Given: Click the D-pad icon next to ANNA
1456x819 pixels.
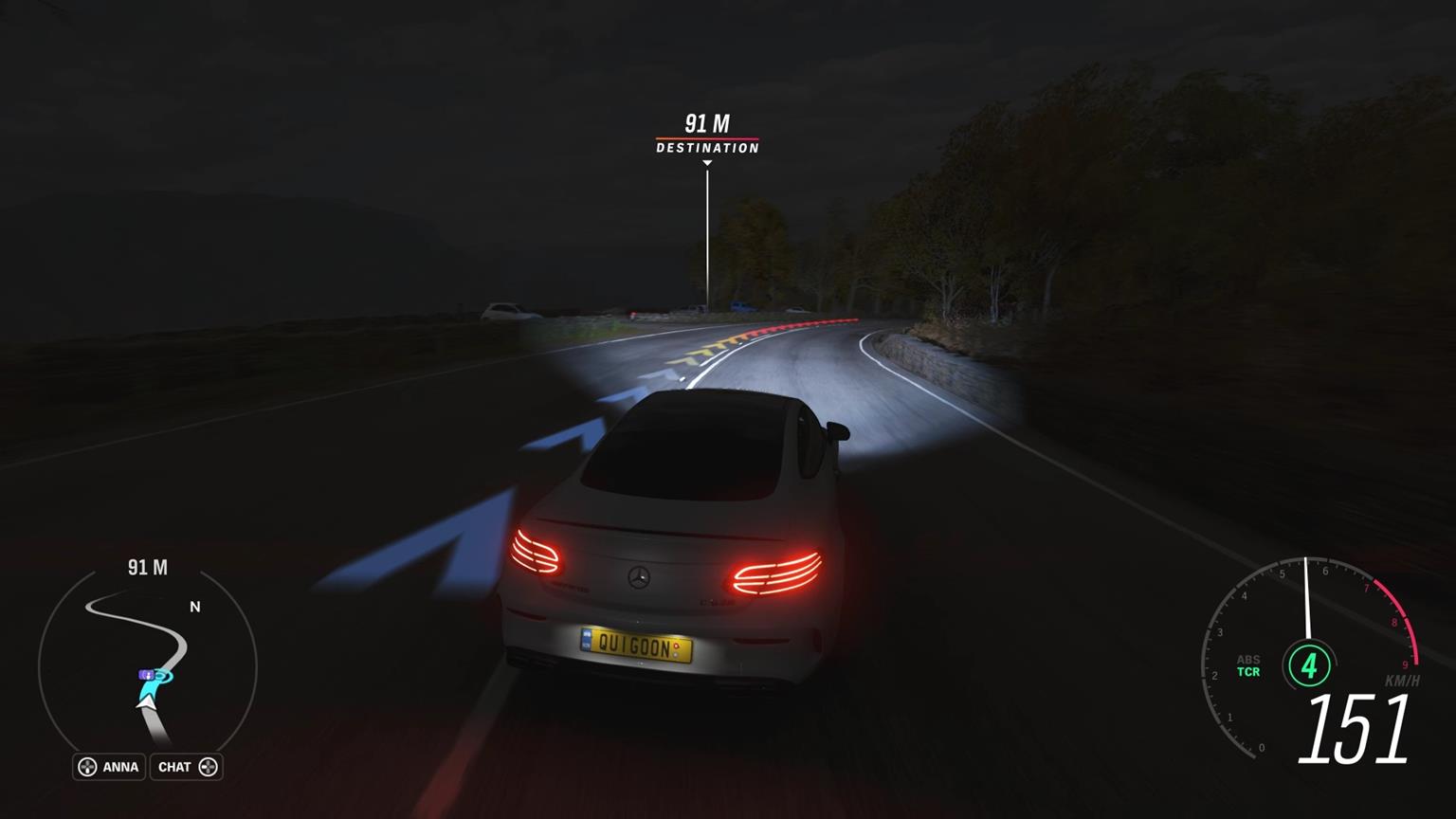Looking at the screenshot, I should [88, 767].
